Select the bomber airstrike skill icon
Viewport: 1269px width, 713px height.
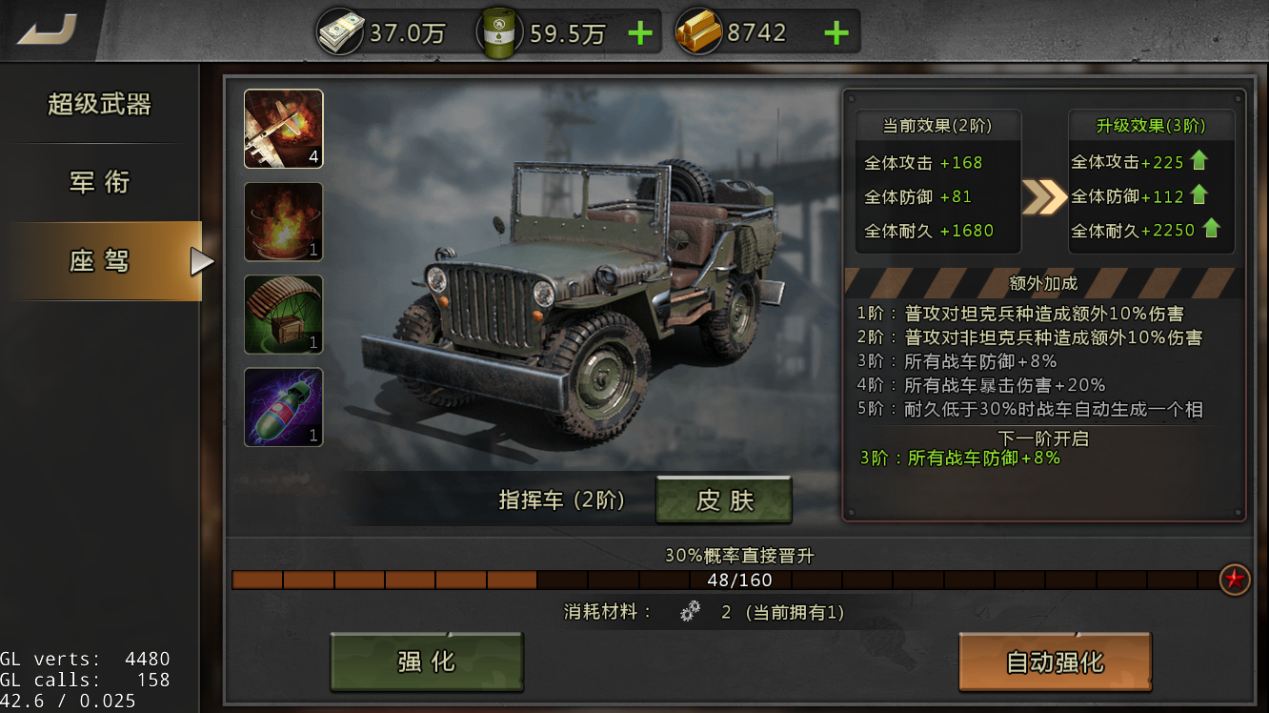tap(283, 129)
